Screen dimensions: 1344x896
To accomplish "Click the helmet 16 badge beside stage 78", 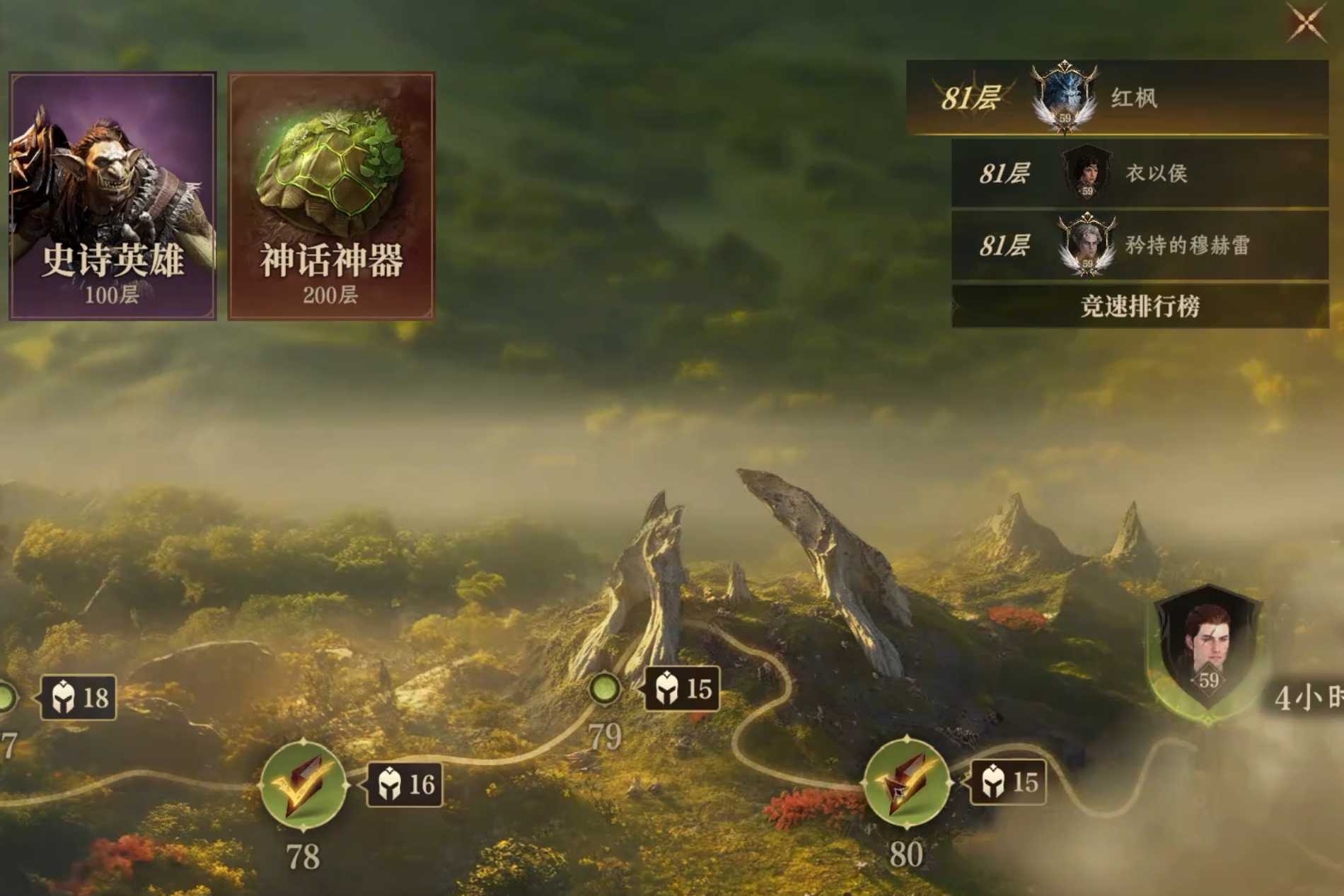I will 405,784.
